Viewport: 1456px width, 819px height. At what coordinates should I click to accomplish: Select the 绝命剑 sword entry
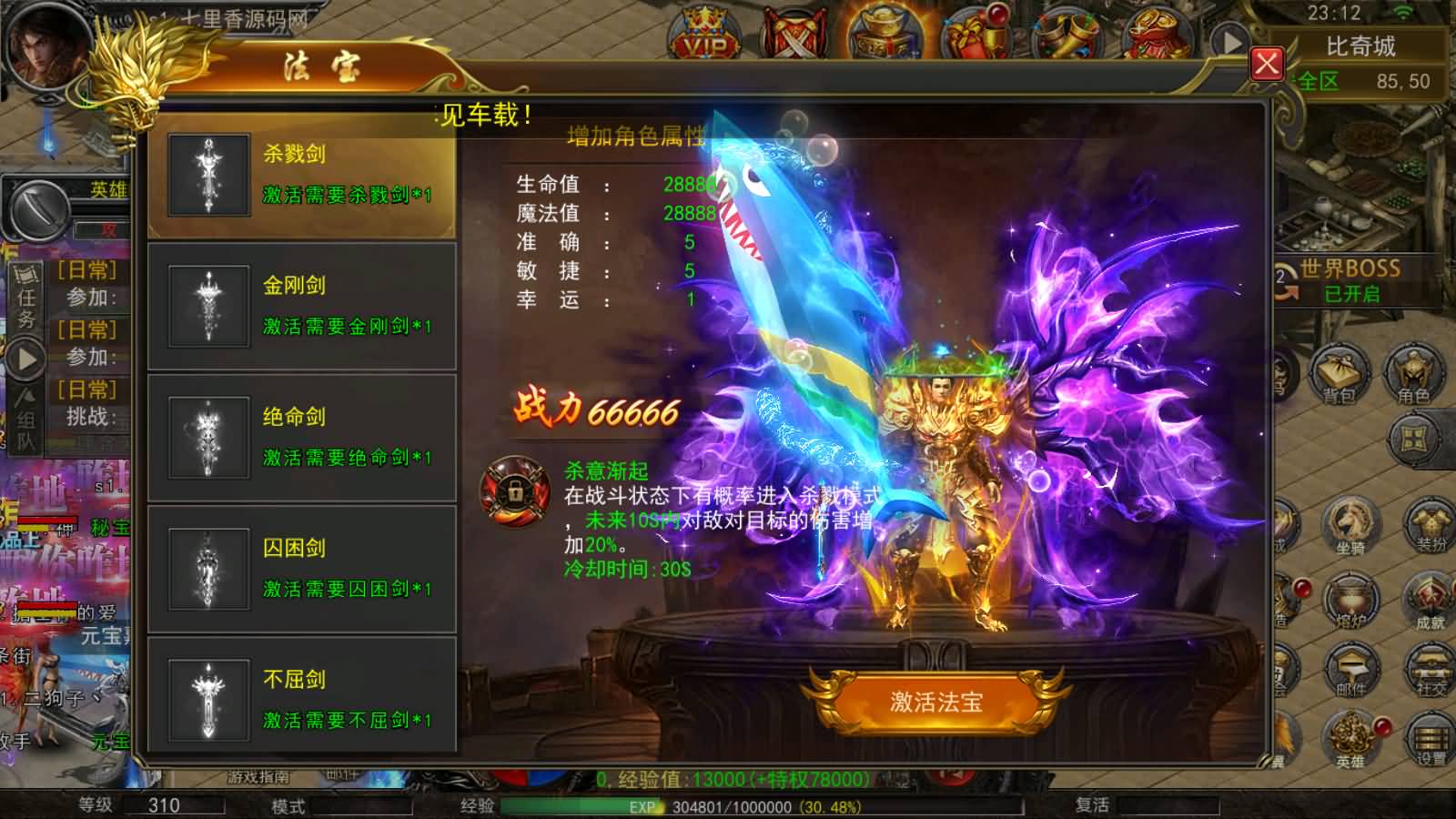point(300,438)
